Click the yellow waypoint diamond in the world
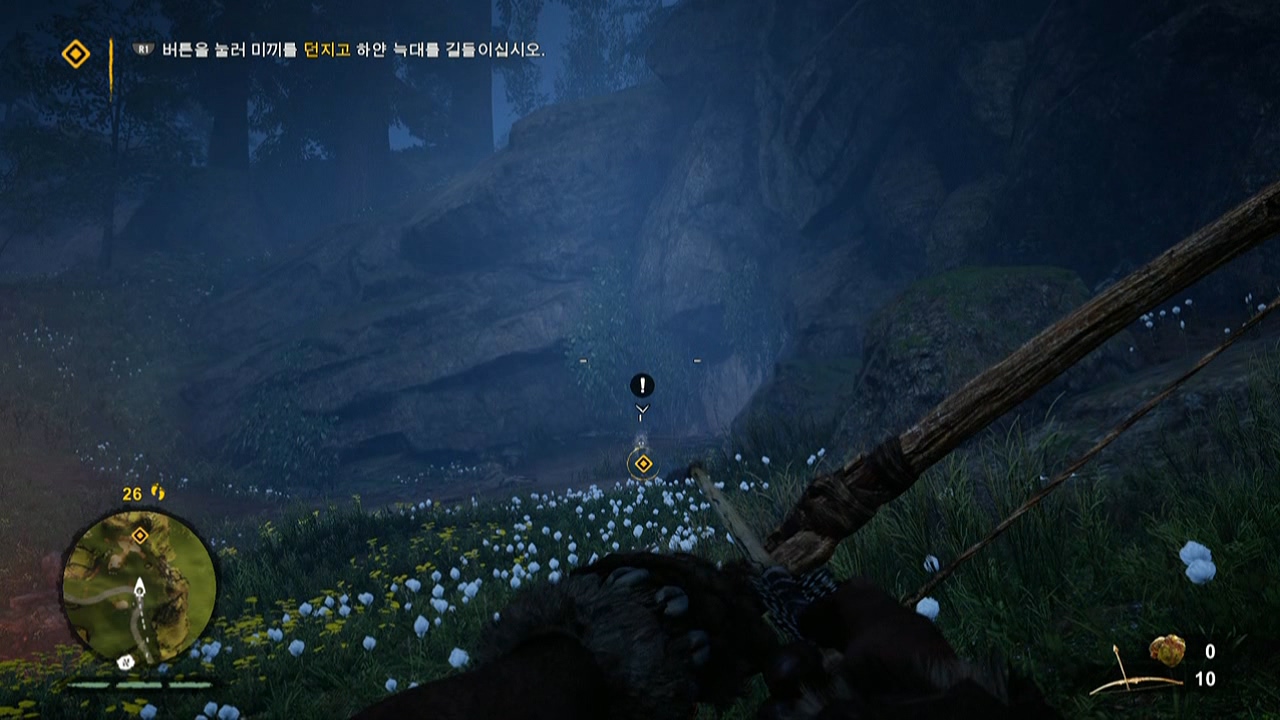1280x720 pixels. (x=642, y=463)
